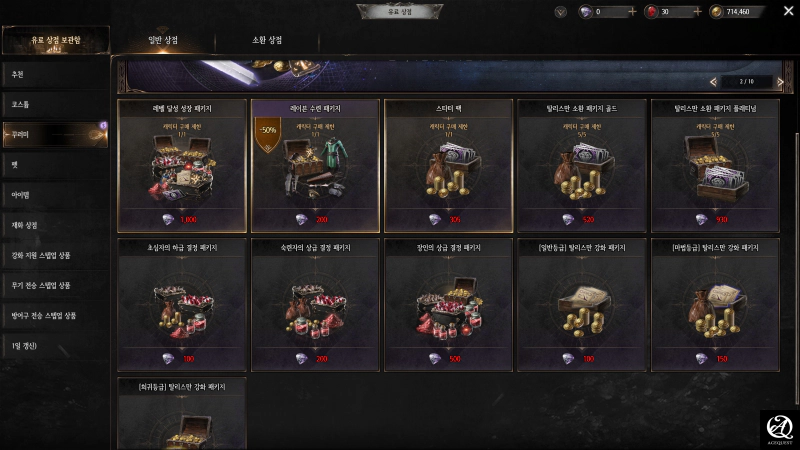800x450 pixels.
Task: Open the 소환 상점 tab
Action: click(267, 40)
